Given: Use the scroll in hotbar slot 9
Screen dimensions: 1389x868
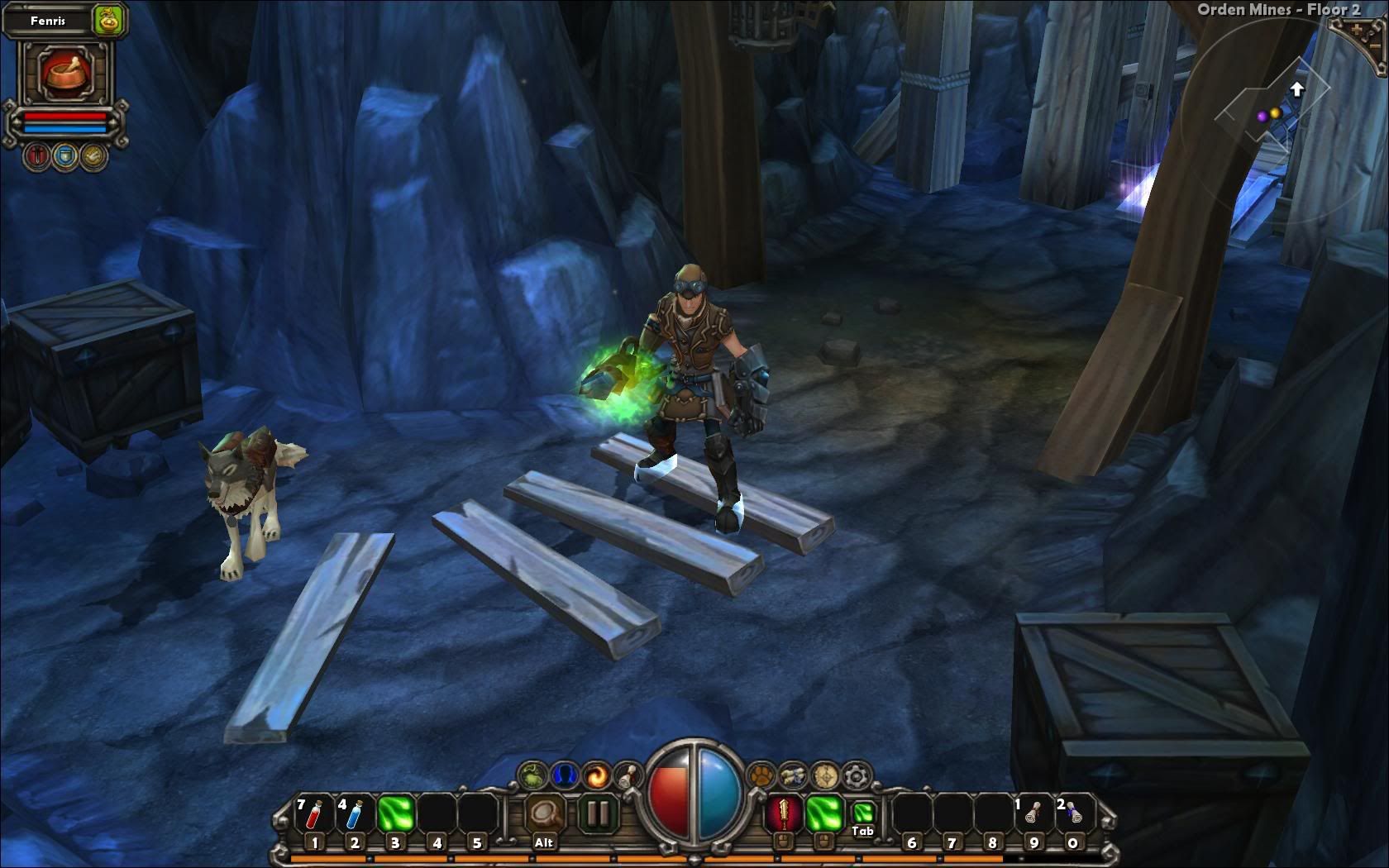Looking at the screenshot, I should (x=1033, y=814).
